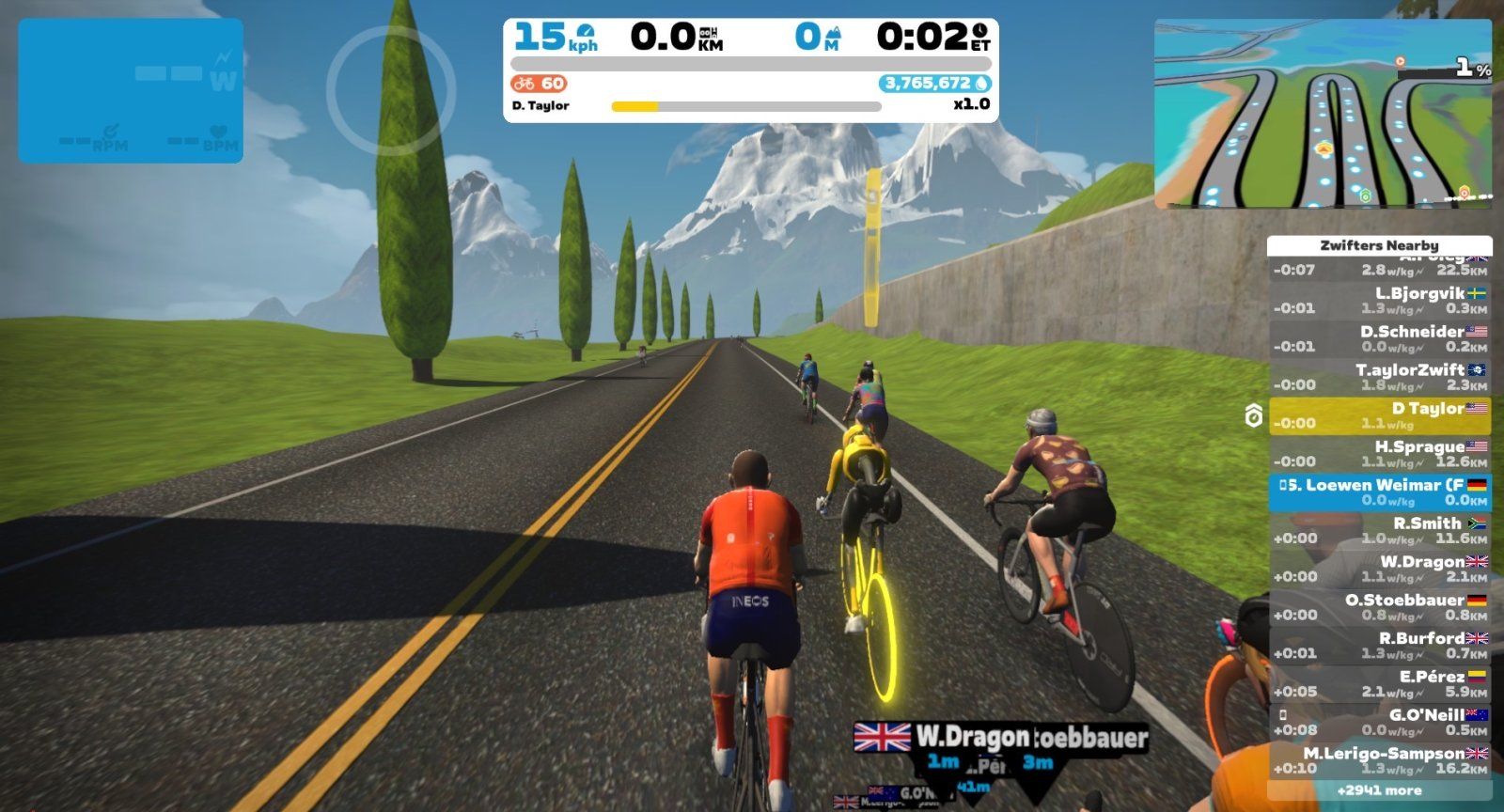This screenshot has height=812, width=1504.
Task: Open the route minimap
Action: pos(1323,115)
